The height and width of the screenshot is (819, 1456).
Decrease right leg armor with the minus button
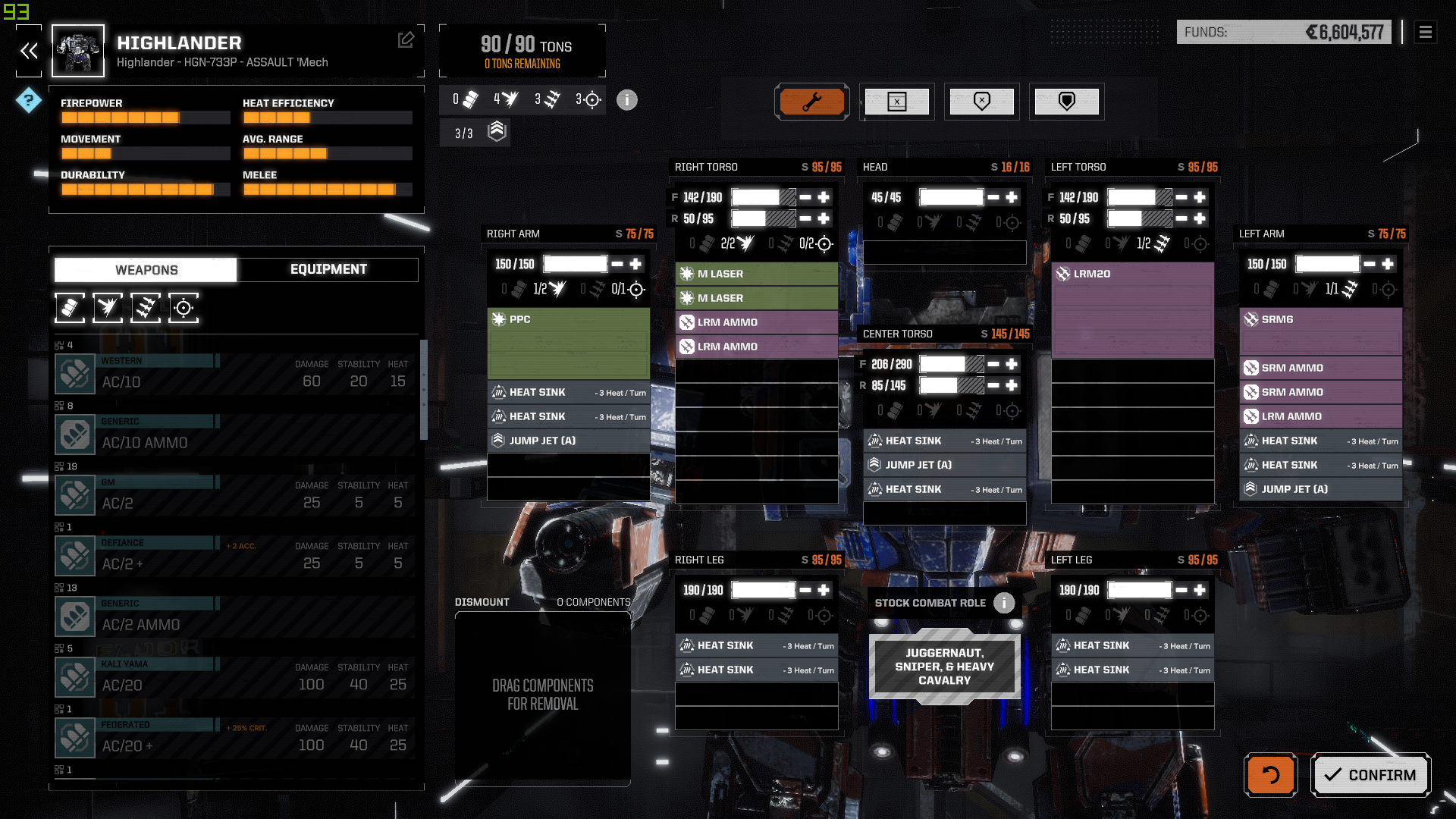(x=805, y=590)
